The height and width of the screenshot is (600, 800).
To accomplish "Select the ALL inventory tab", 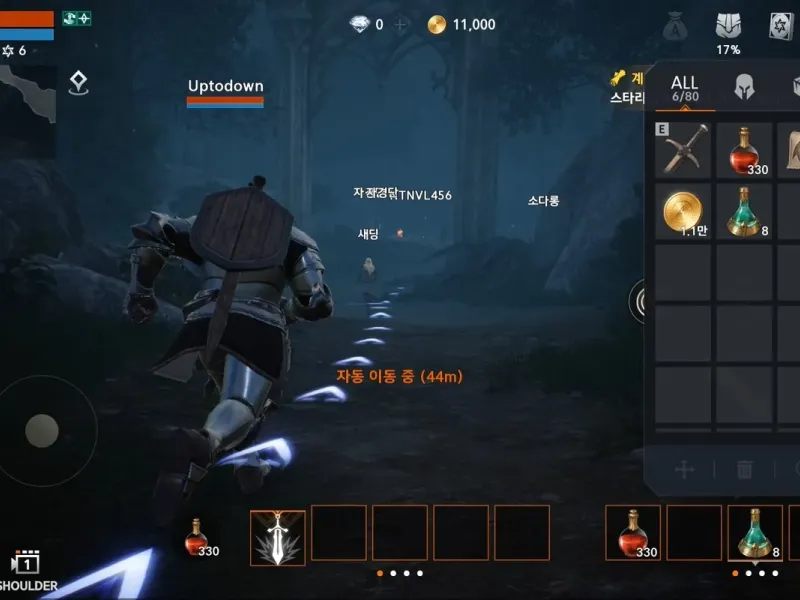I will pyautogui.click(x=685, y=87).
